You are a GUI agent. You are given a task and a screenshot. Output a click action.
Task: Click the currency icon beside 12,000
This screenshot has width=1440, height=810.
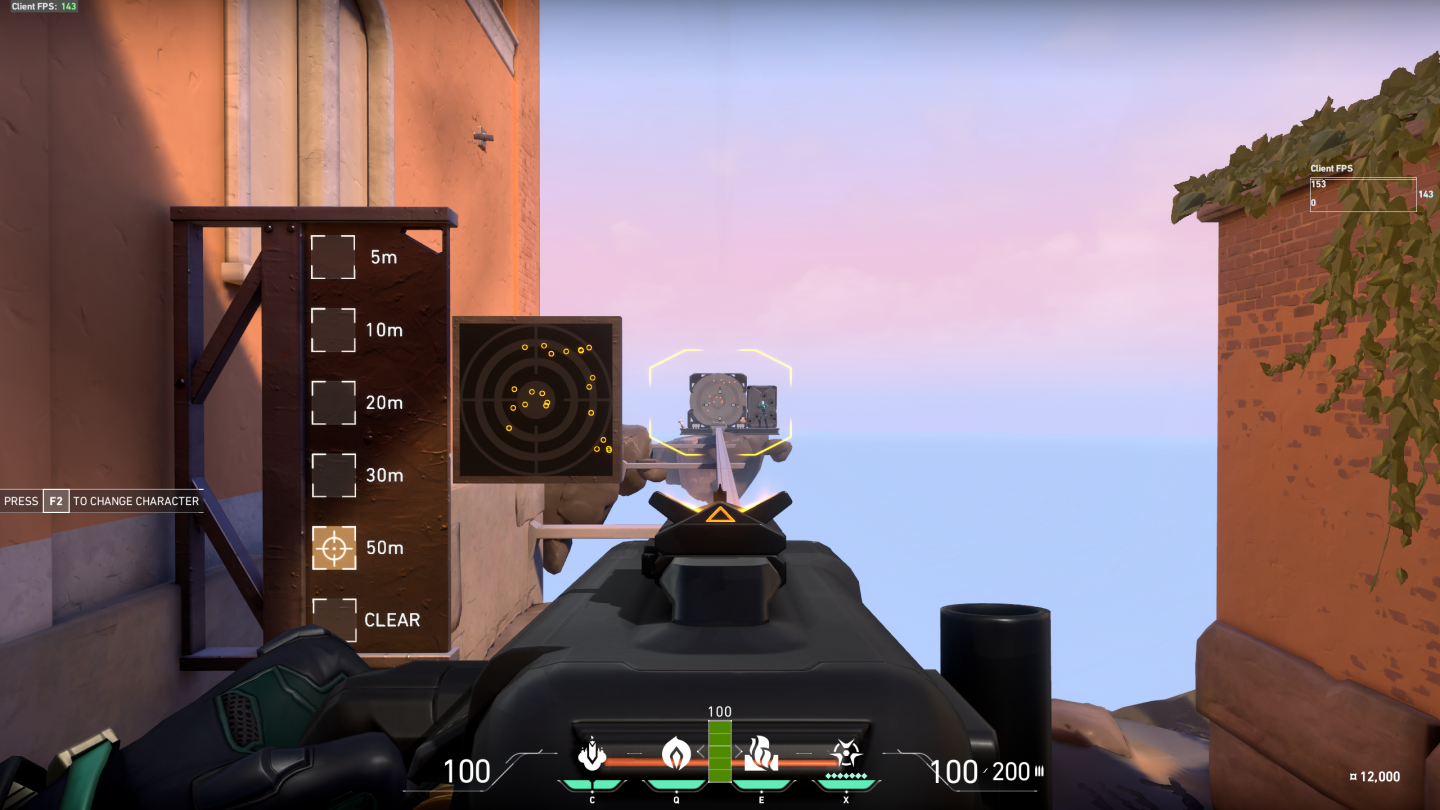click(1352, 775)
